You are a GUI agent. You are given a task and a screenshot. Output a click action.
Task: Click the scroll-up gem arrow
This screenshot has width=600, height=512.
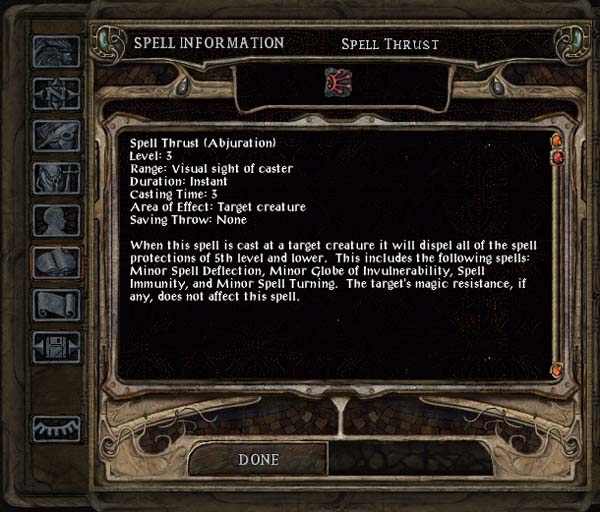[556, 140]
